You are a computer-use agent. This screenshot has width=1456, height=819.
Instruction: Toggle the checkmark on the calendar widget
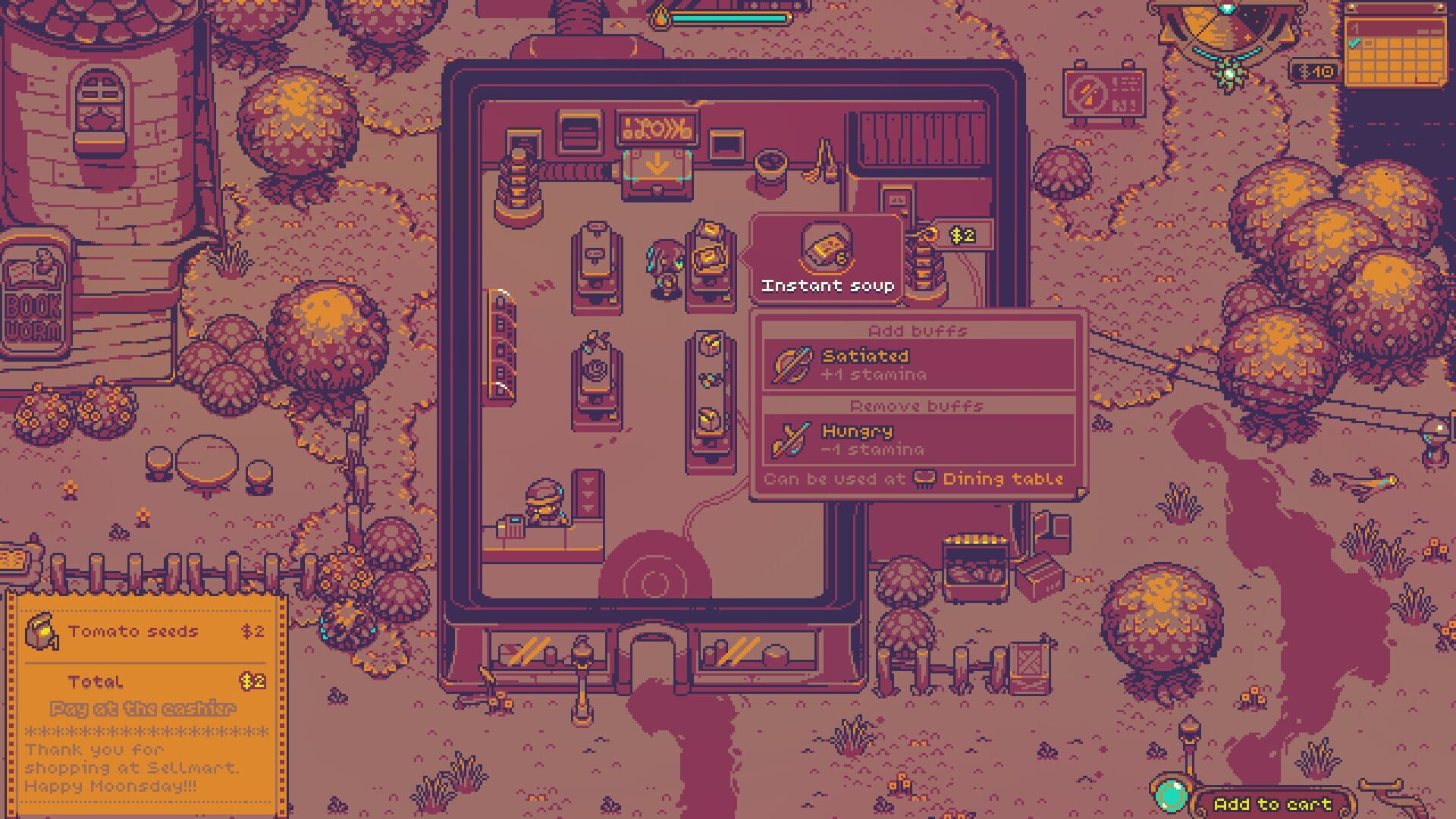click(x=1354, y=44)
